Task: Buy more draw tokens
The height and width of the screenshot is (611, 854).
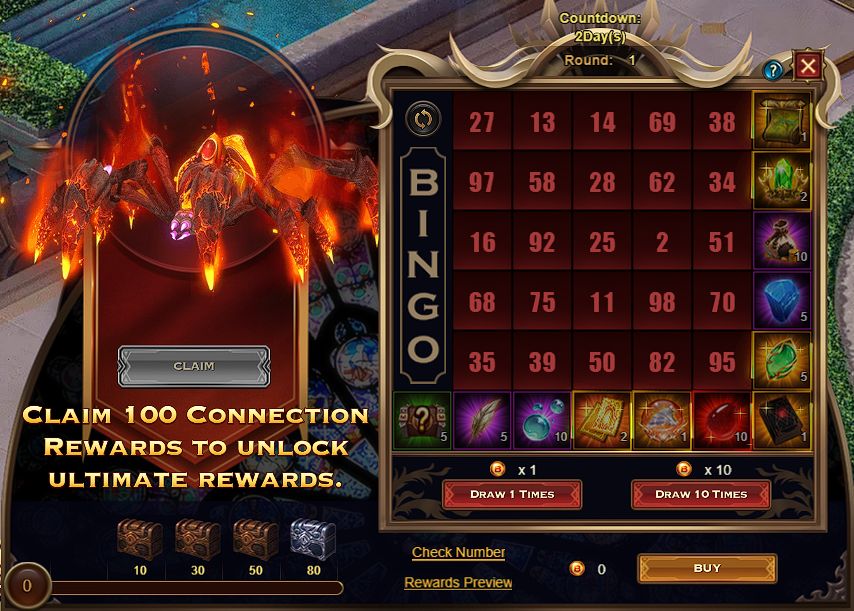Action: (x=706, y=568)
